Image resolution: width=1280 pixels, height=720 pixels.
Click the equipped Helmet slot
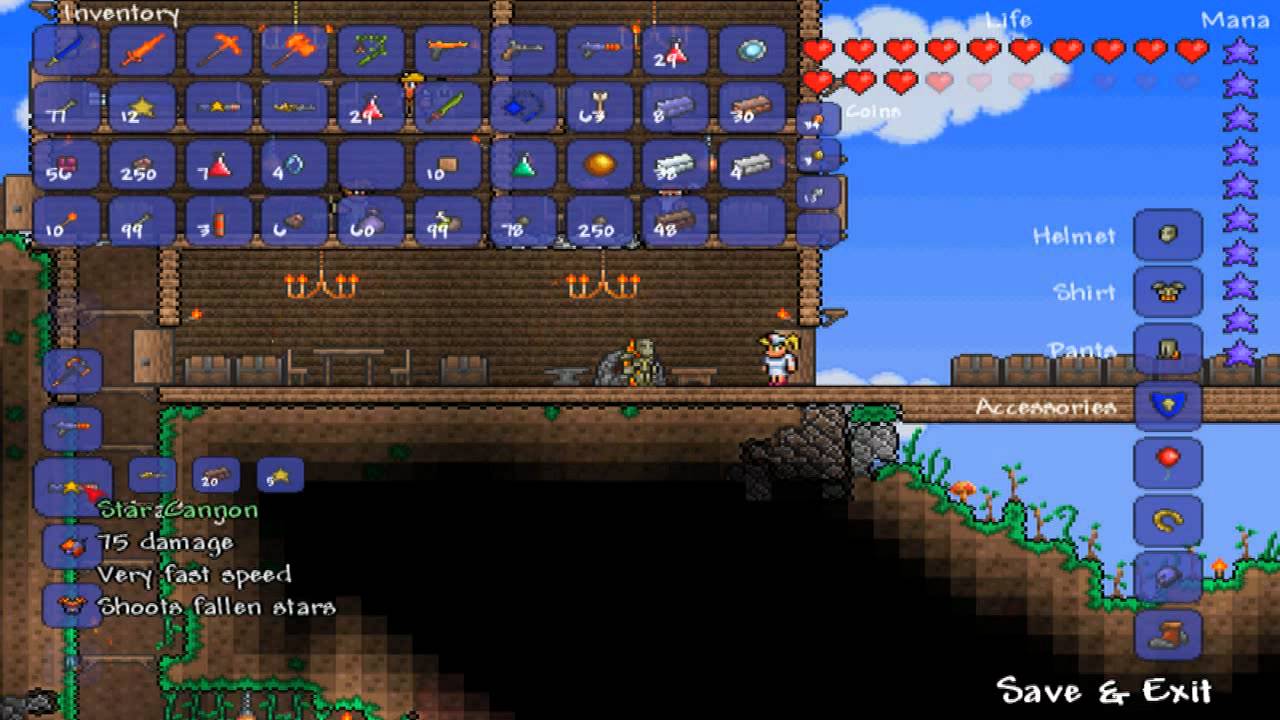point(1167,235)
